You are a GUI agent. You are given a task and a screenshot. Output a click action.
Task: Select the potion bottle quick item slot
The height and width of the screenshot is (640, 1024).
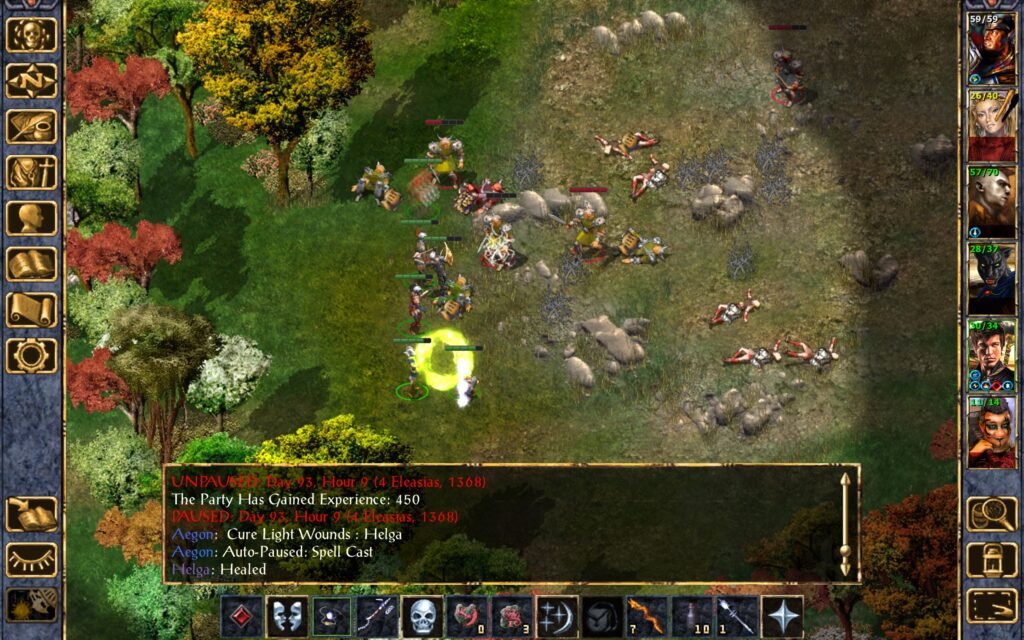691,617
